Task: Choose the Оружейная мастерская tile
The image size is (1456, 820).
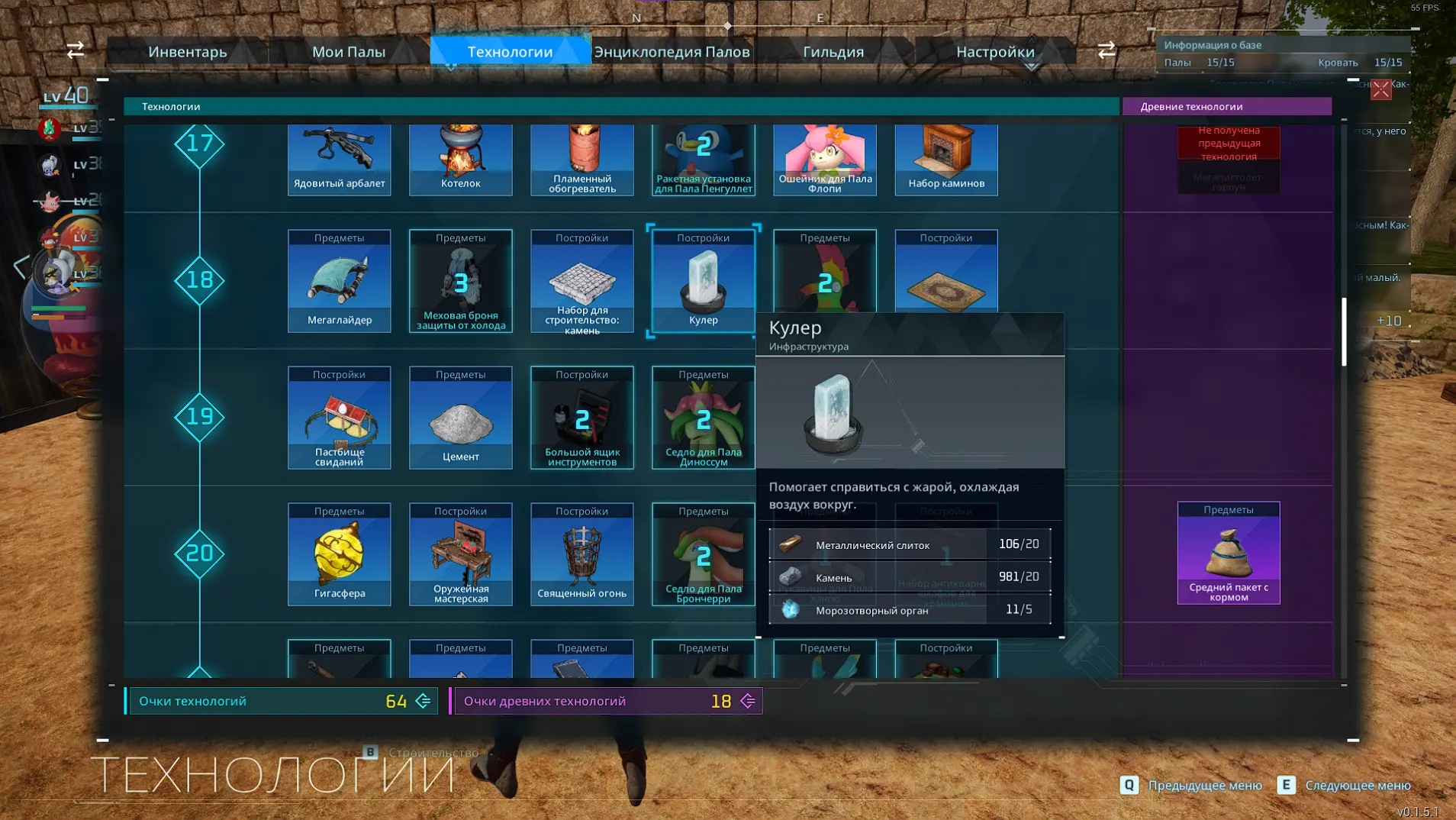Action: tap(461, 554)
